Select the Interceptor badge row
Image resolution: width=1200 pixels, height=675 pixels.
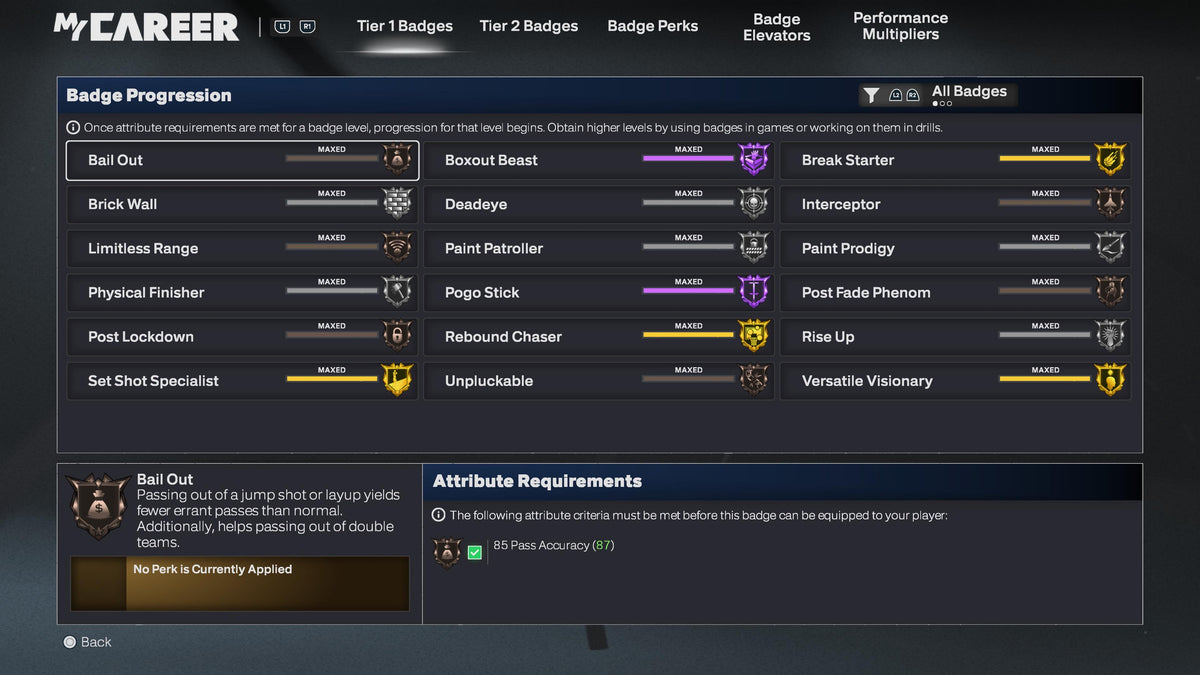tap(955, 204)
